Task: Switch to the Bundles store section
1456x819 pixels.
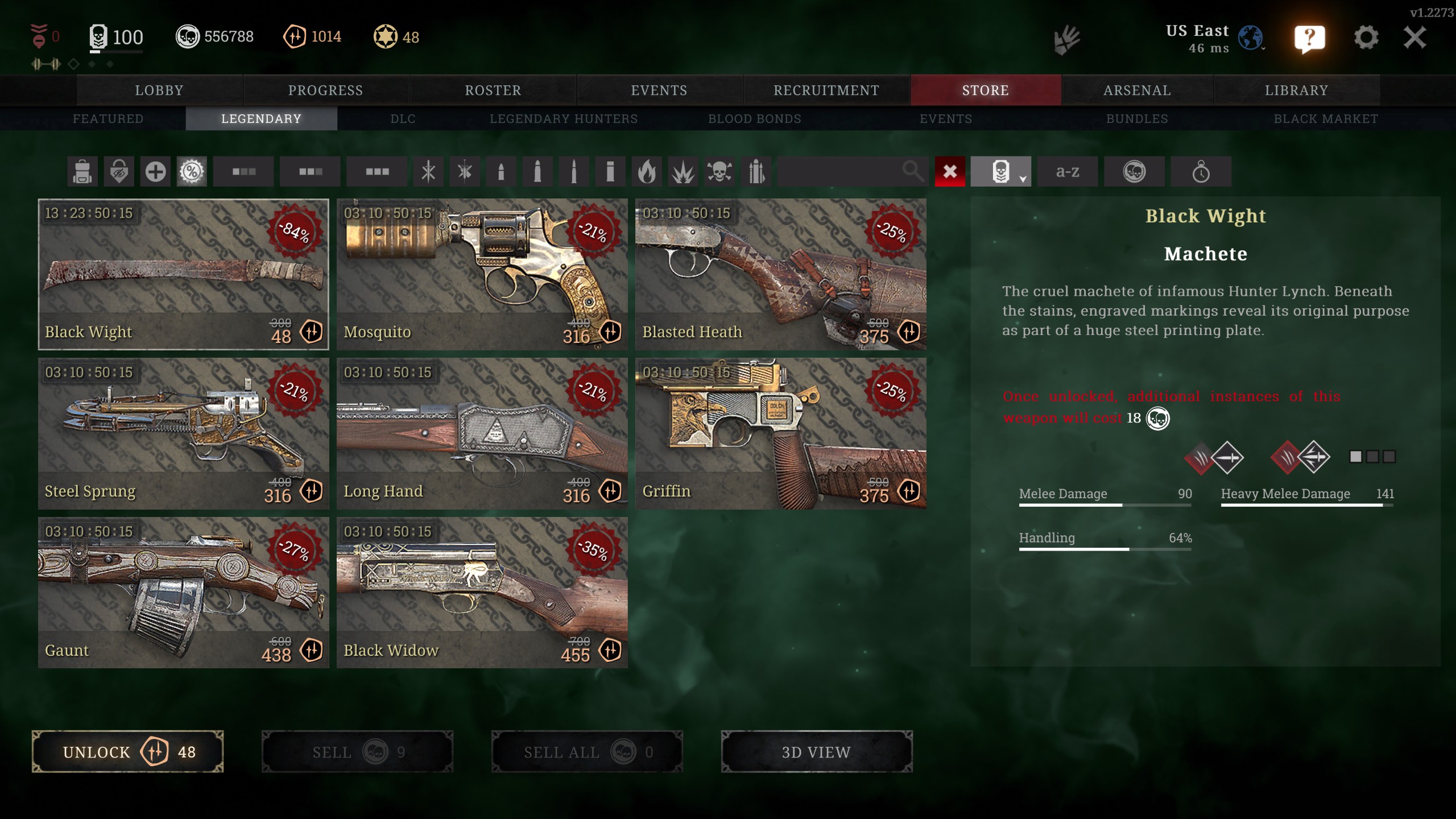Action: pyautogui.click(x=1136, y=119)
